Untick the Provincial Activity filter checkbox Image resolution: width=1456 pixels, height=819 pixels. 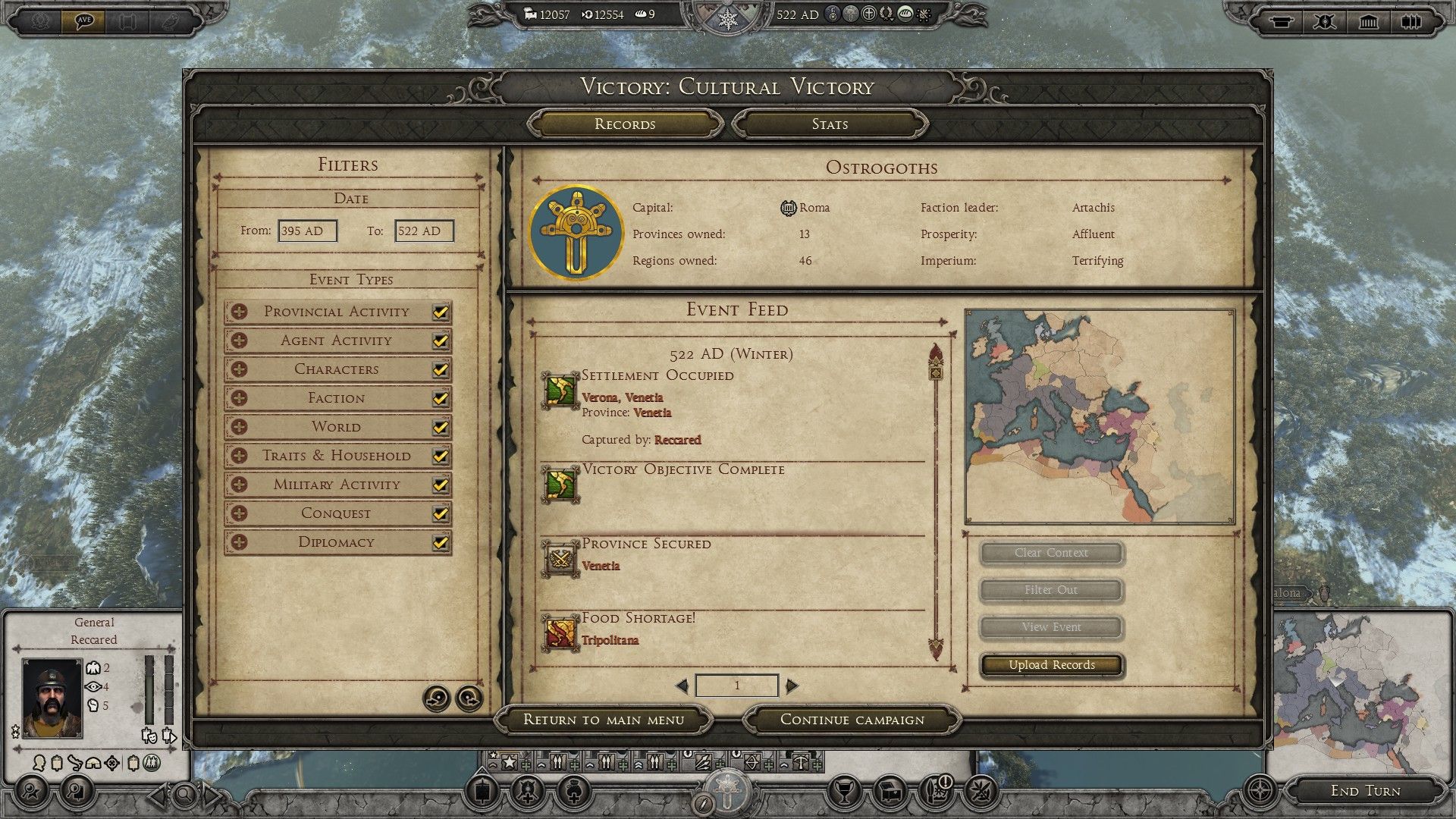click(440, 312)
